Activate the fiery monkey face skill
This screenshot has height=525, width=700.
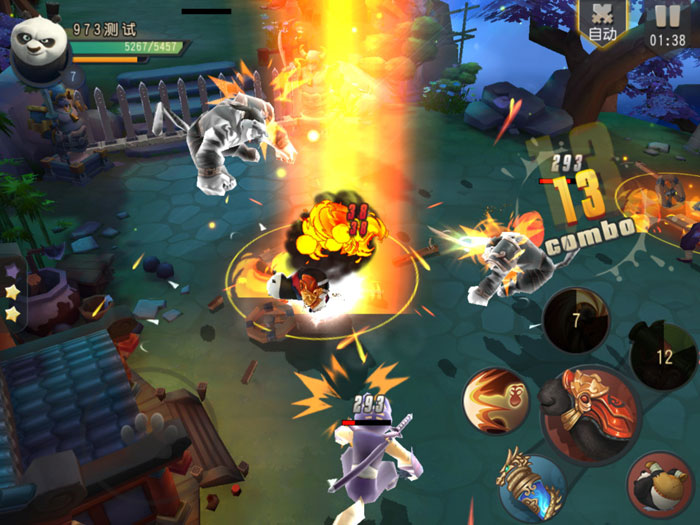coord(496,400)
